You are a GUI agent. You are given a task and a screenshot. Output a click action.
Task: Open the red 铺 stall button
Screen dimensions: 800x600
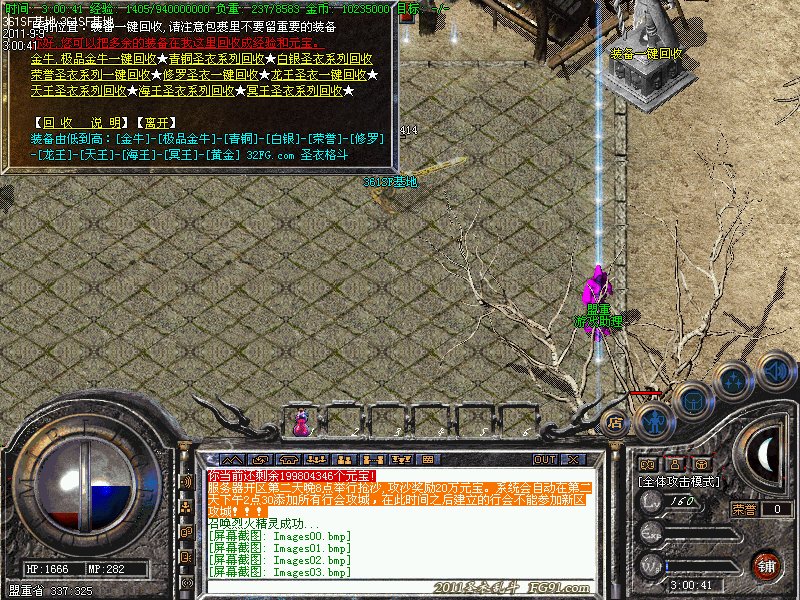[x=767, y=565]
